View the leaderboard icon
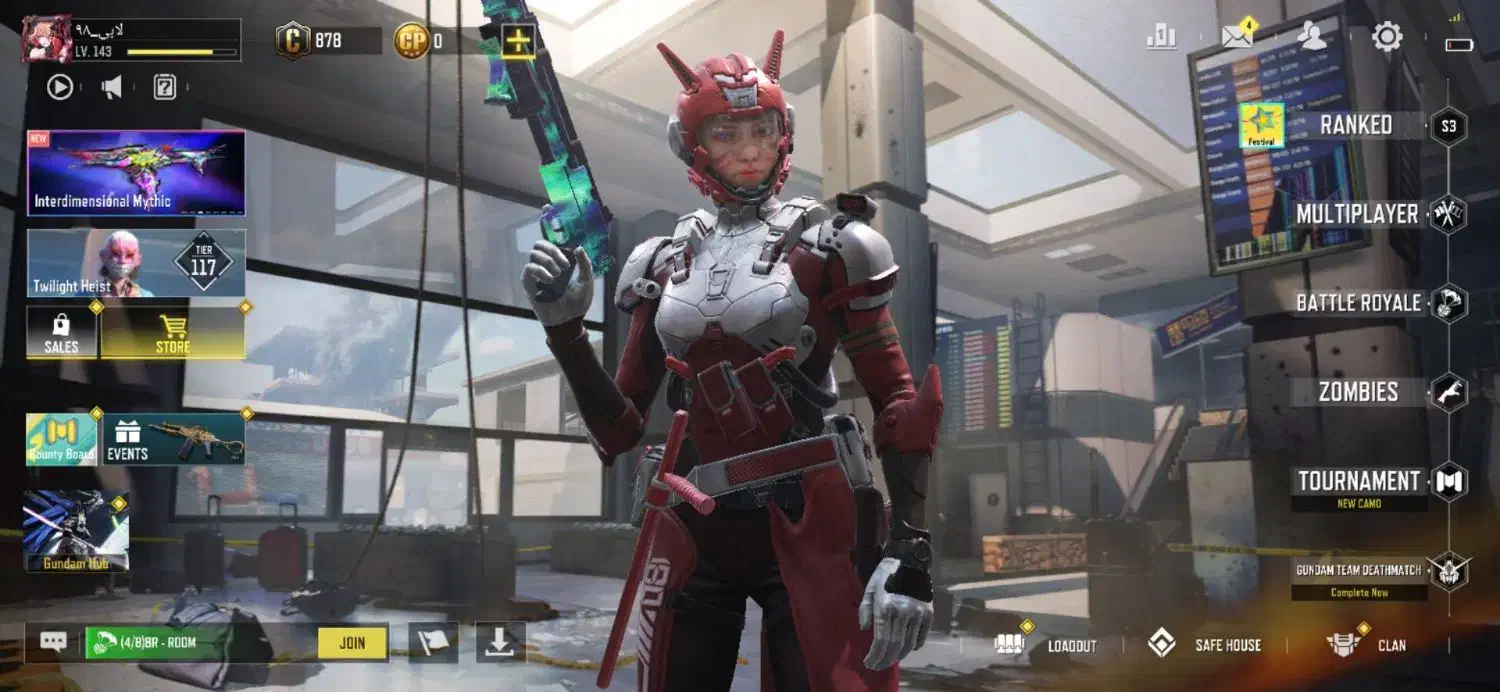The width and height of the screenshot is (1500, 692). (x=1161, y=38)
